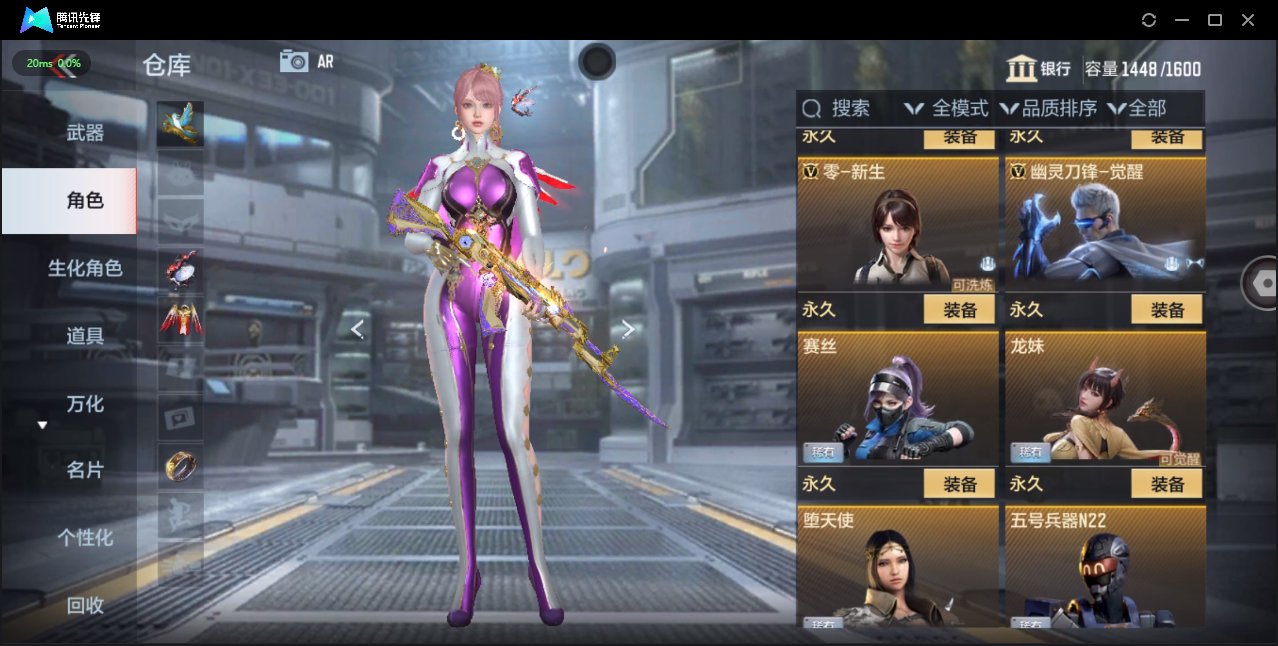Open the AR camera mode
1278x646 pixels.
306,61
